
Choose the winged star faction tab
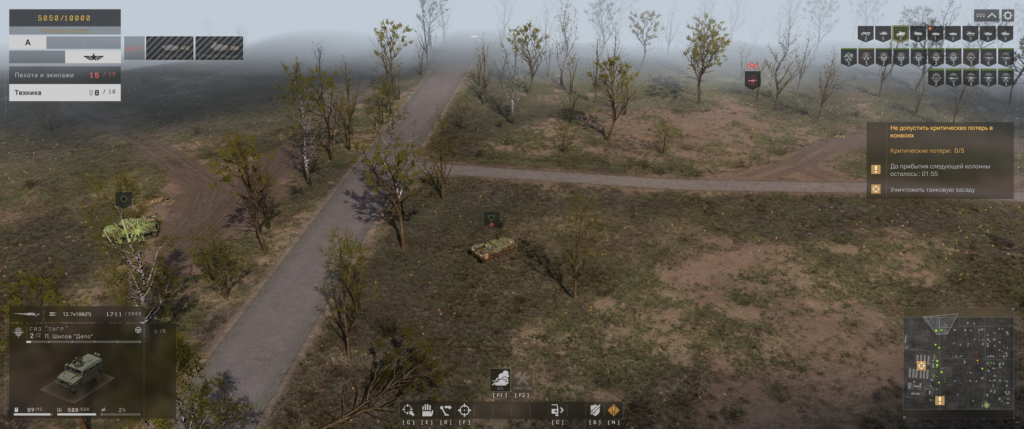[93, 57]
